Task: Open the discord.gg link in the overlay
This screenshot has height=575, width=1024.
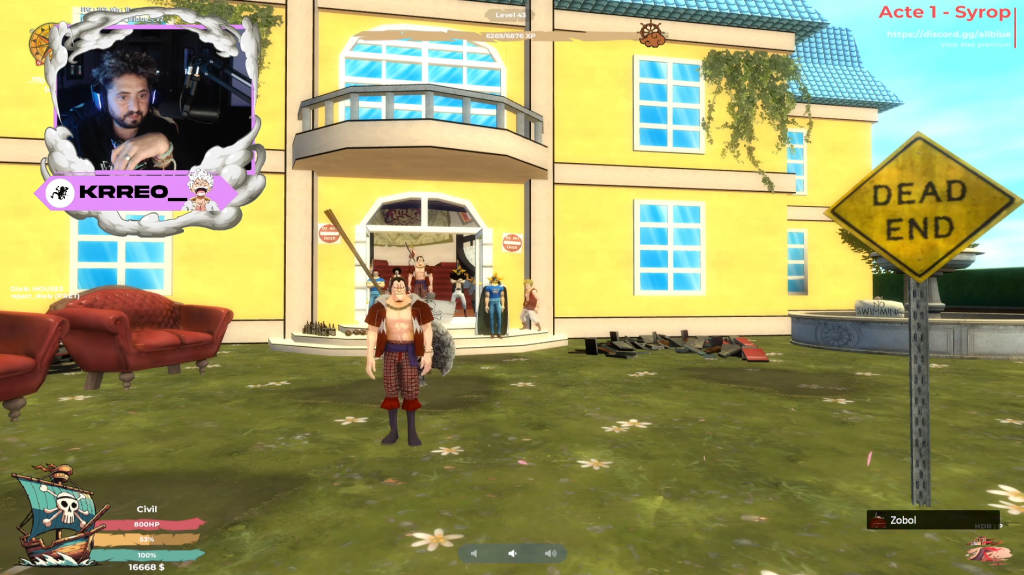Action: coord(948,34)
